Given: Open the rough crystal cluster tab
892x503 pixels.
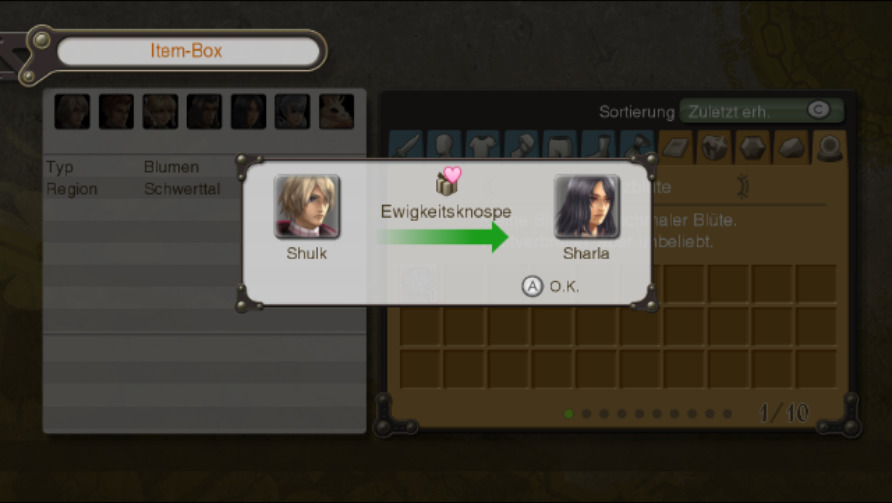Looking at the screenshot, I should tap(713, 147).
